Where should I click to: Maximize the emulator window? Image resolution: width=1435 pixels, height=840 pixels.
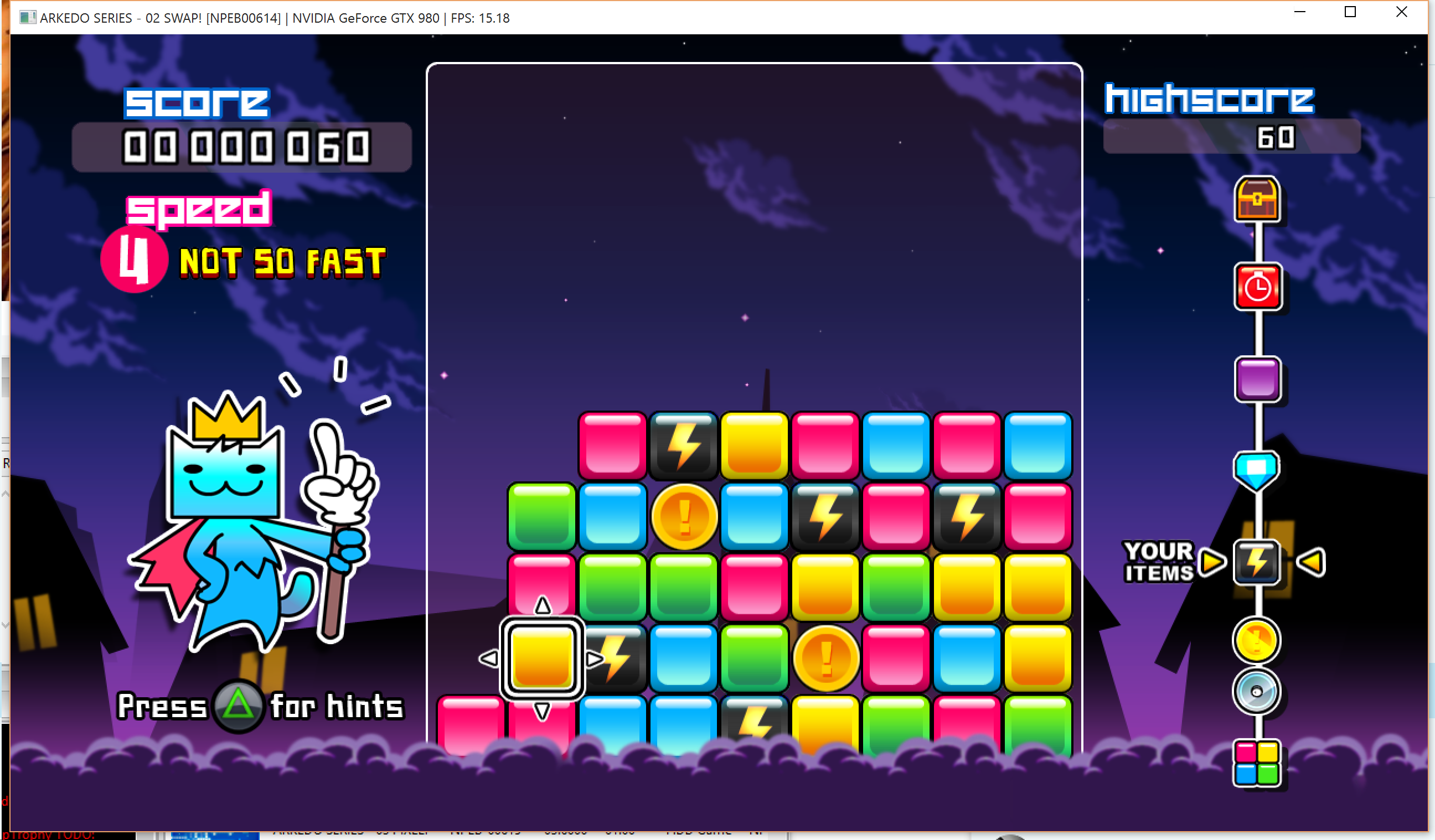(1350, 12)
